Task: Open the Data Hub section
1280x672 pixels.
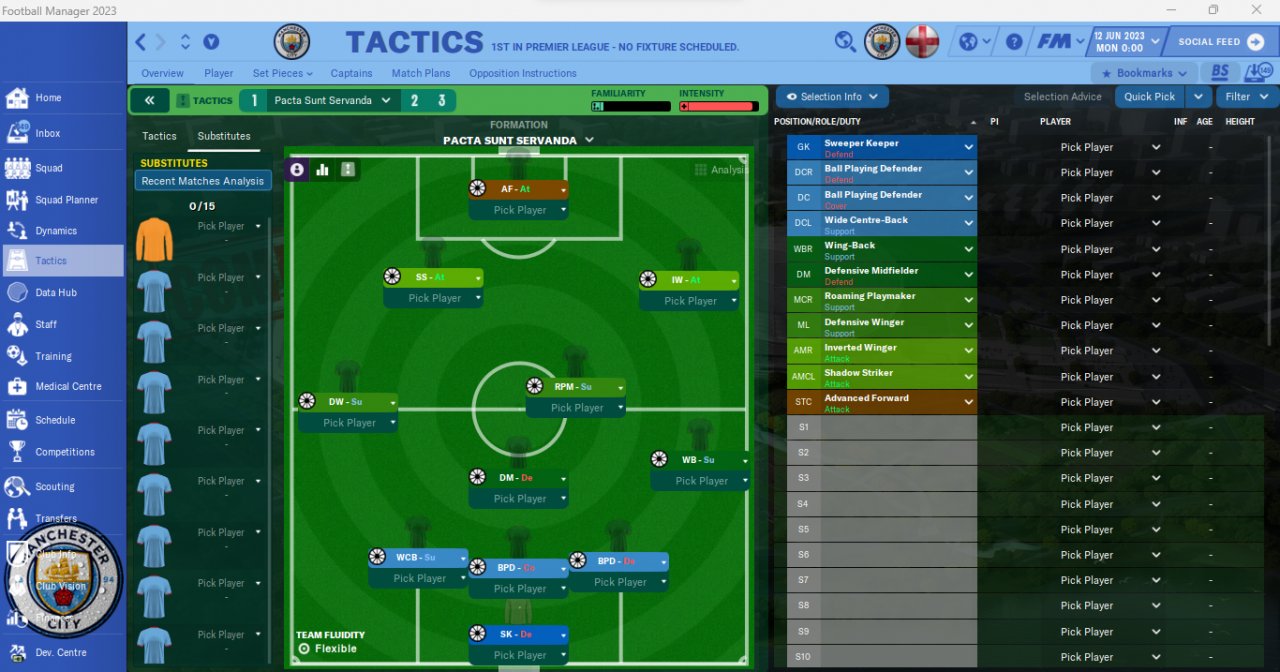Action: [55, 293]
